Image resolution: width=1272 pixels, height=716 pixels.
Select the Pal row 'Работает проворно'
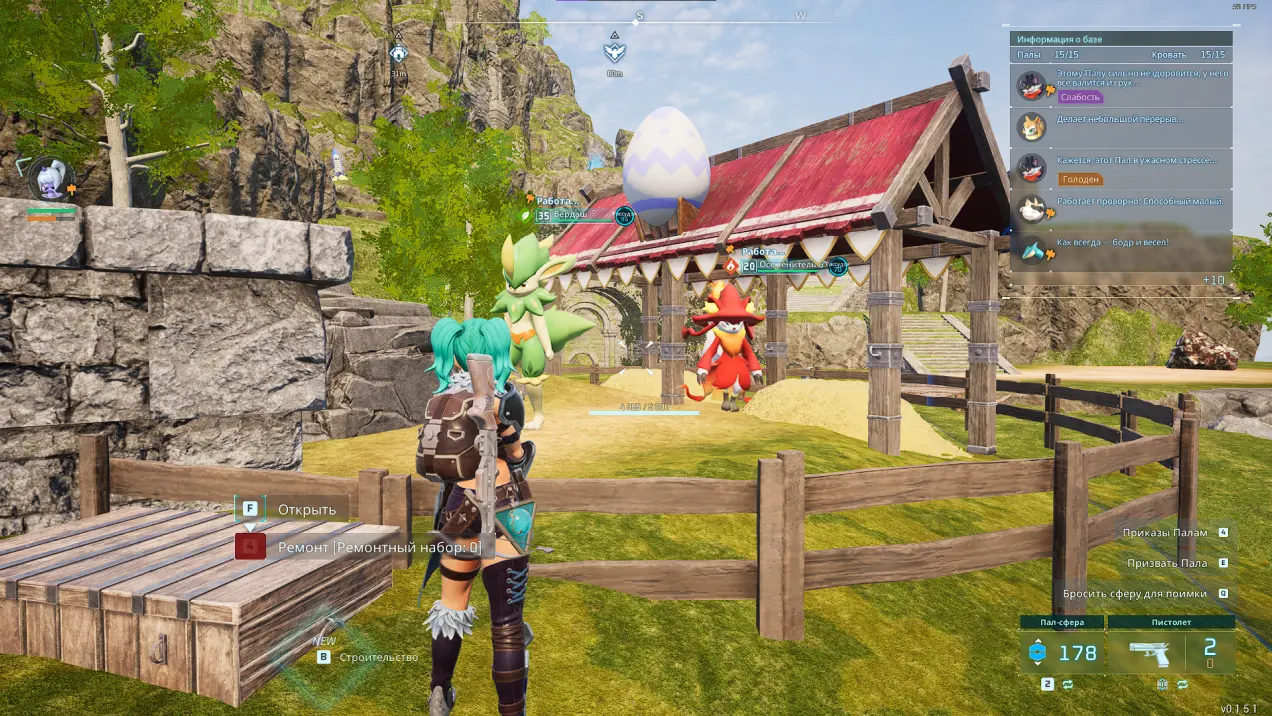pos(1120,208)
